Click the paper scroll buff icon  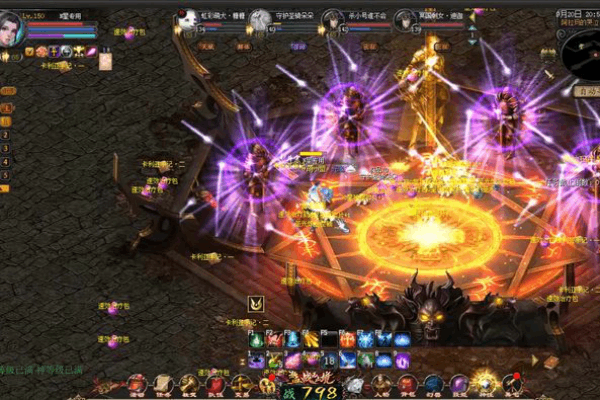(105, 61)
